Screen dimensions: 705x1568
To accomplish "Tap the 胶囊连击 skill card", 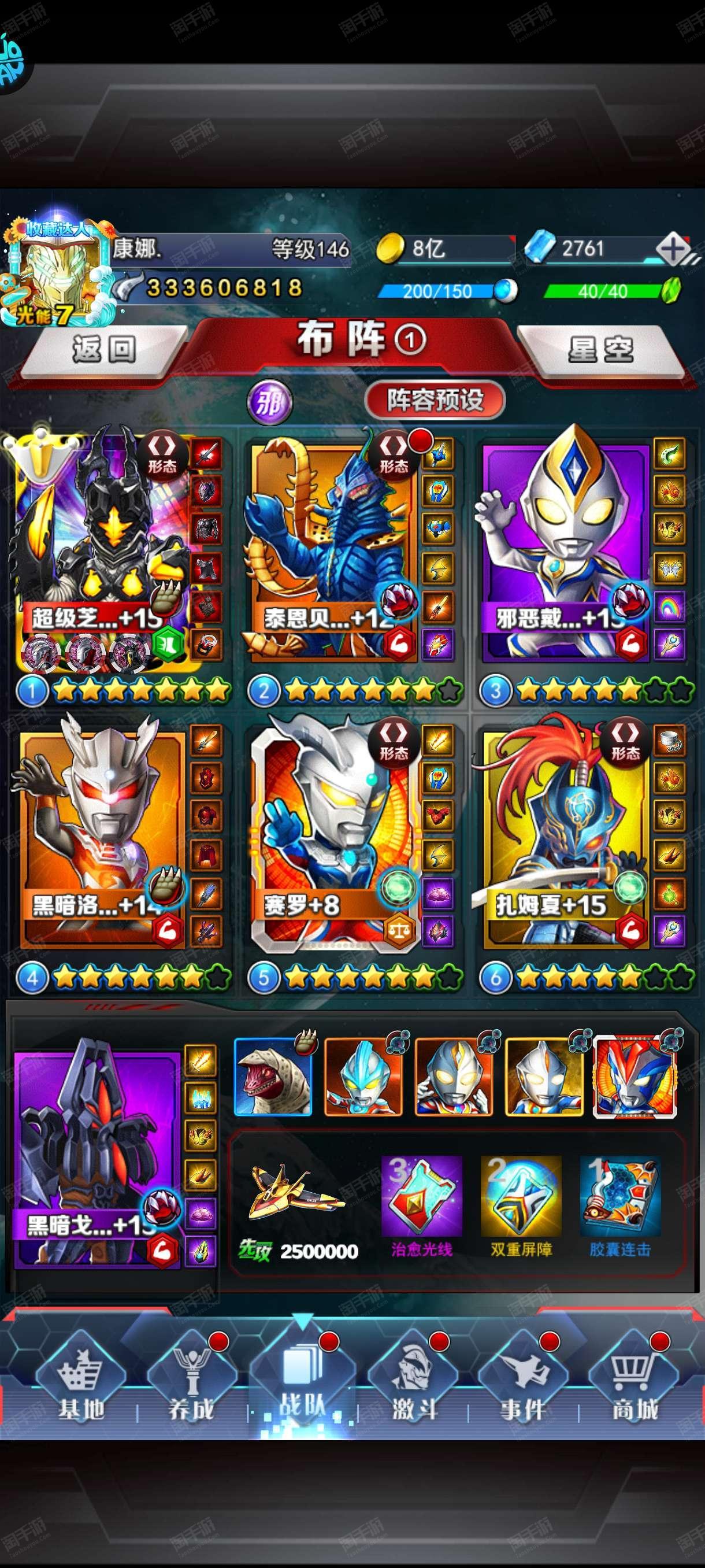I will click(620, 1197).
